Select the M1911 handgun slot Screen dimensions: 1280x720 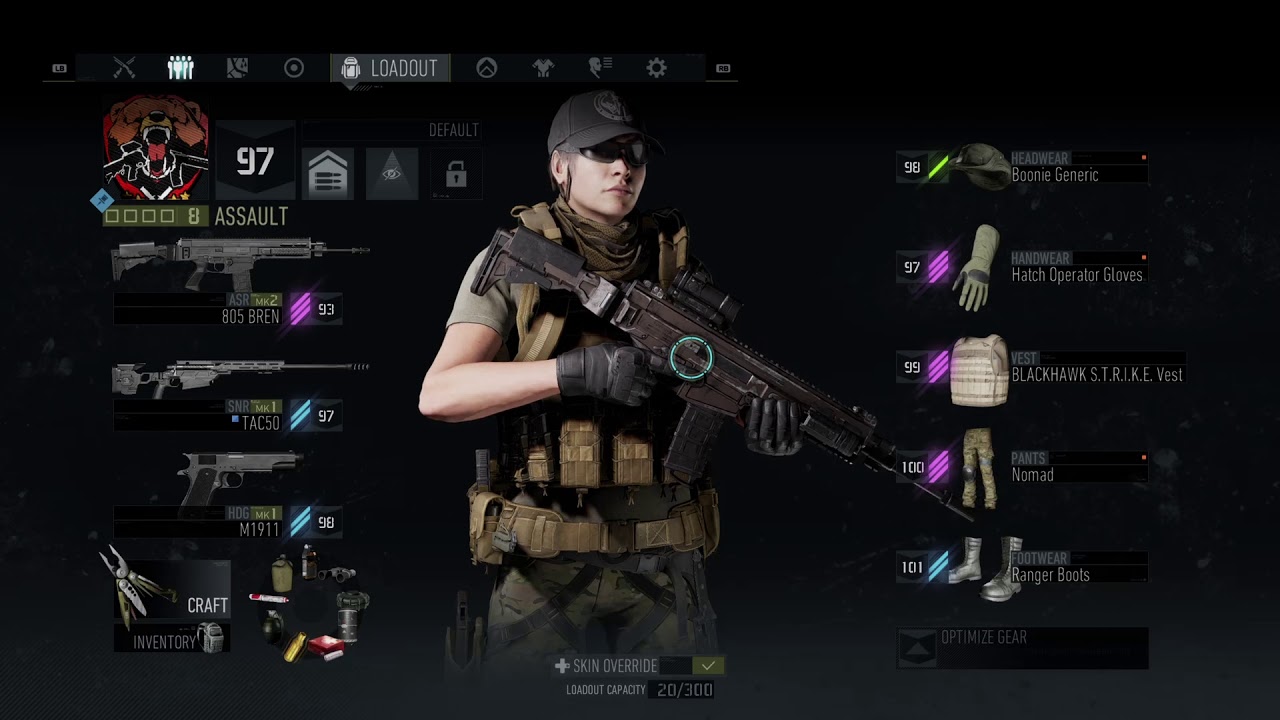240,497
